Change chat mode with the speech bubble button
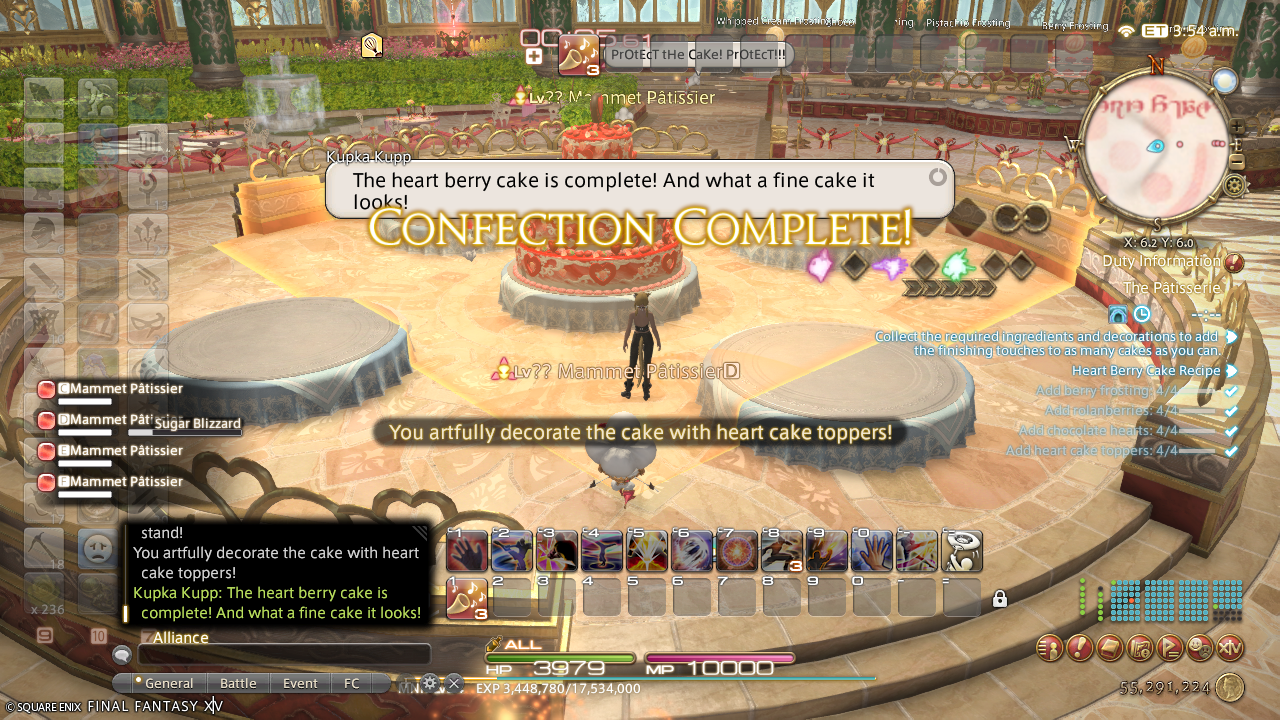 pyautogui.click(x=122, y=655)
